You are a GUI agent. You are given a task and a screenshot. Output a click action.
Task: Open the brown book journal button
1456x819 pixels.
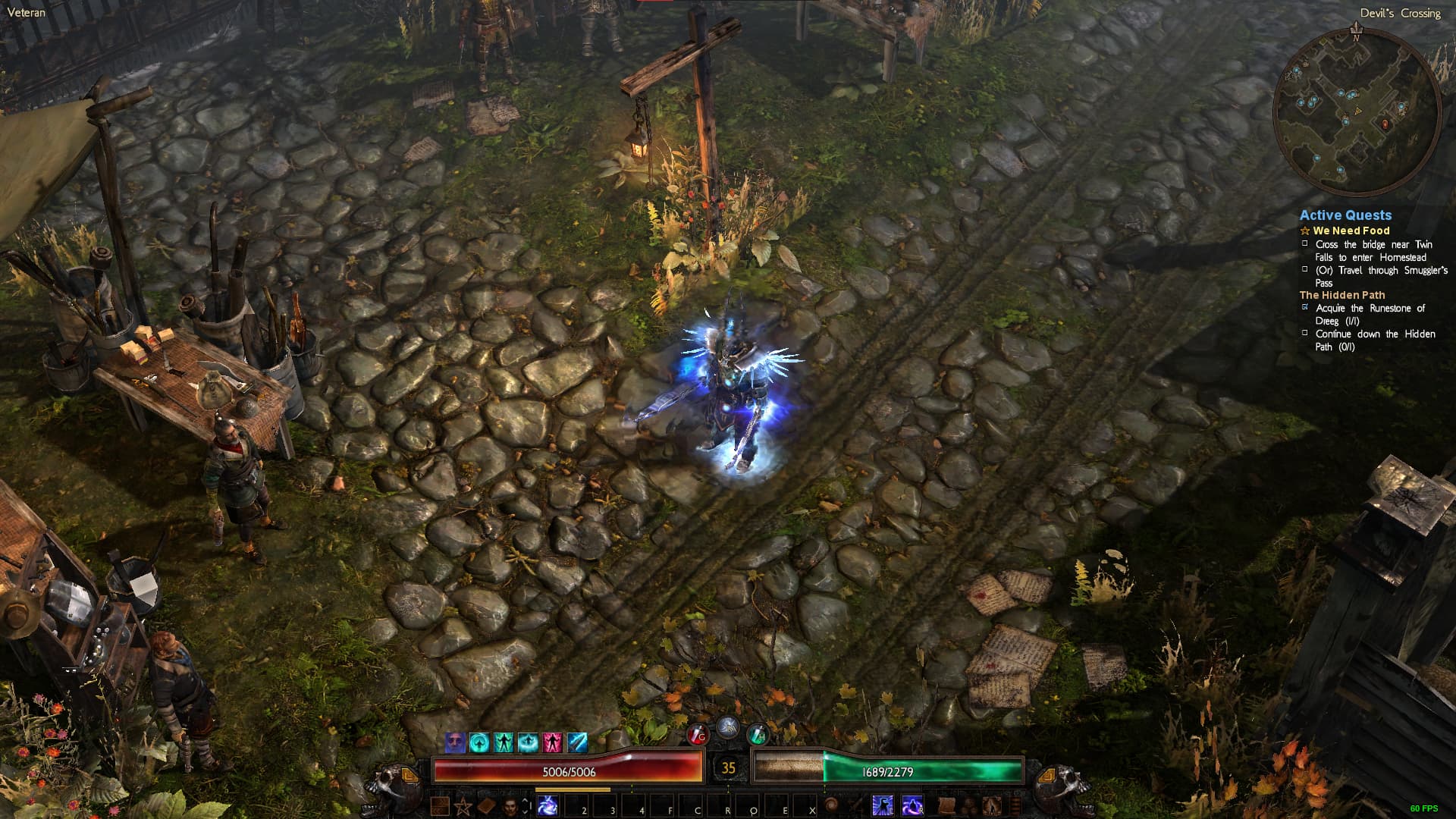point(486,805)
